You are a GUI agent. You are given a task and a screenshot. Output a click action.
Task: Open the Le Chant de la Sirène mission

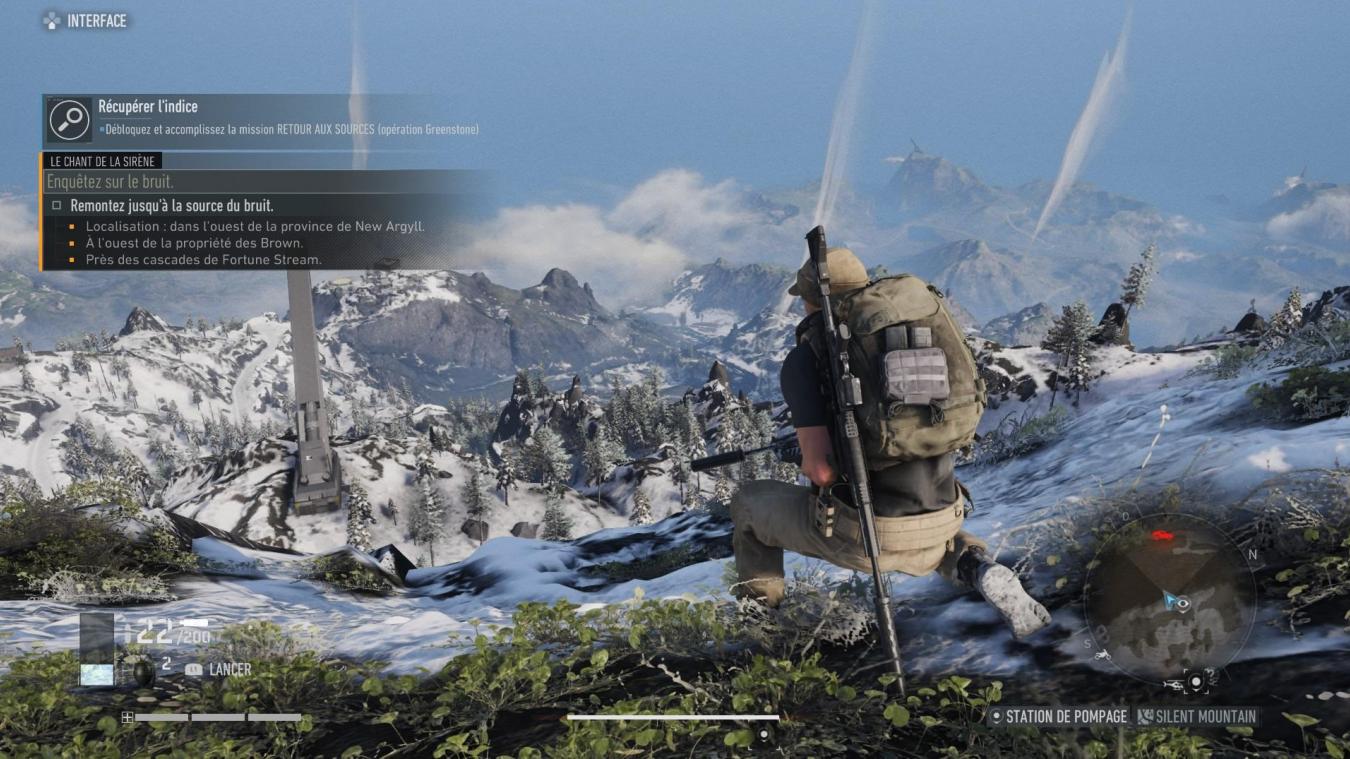coord(104,161)
